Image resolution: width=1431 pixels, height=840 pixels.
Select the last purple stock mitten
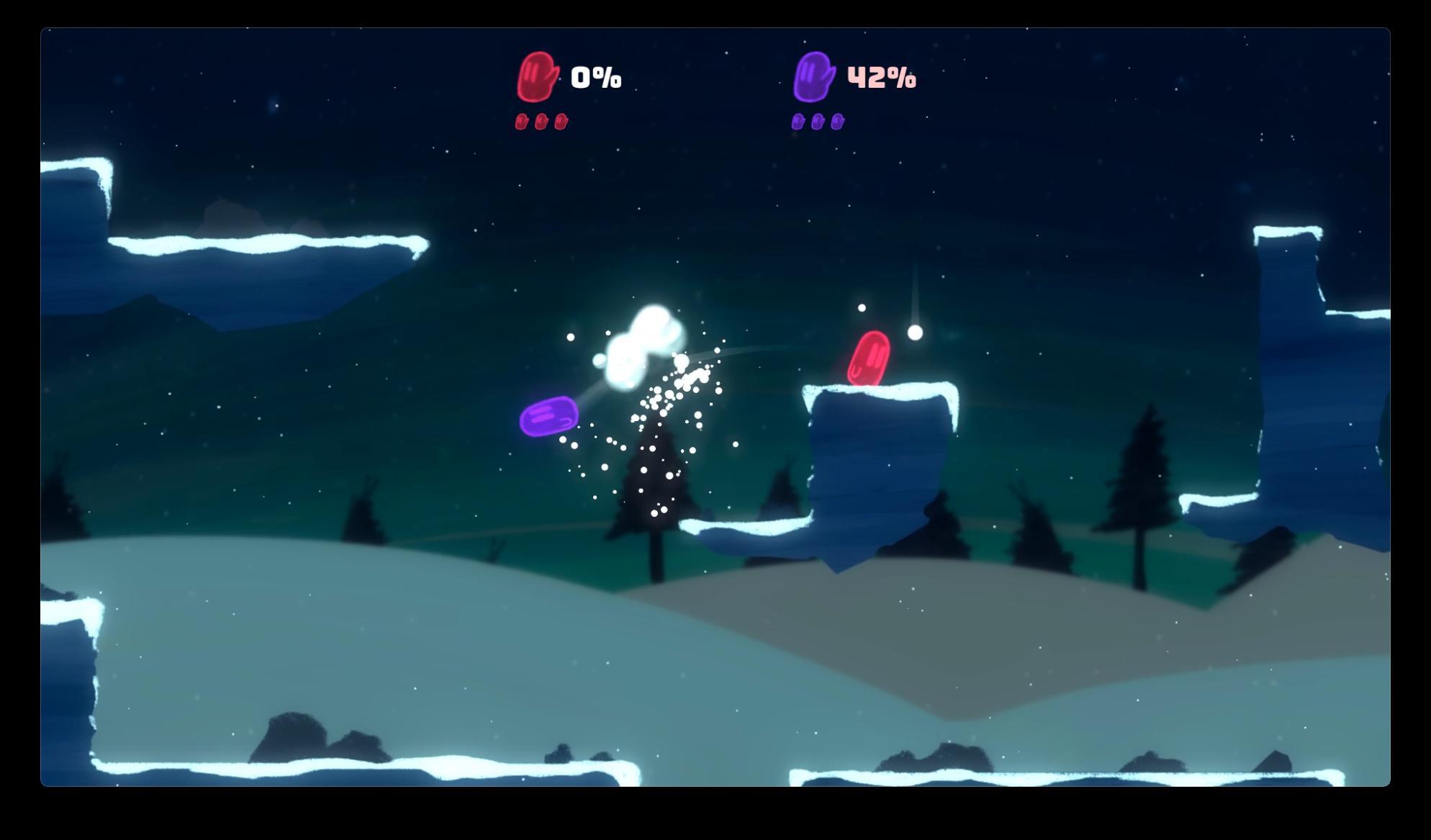tap(837, 122)
